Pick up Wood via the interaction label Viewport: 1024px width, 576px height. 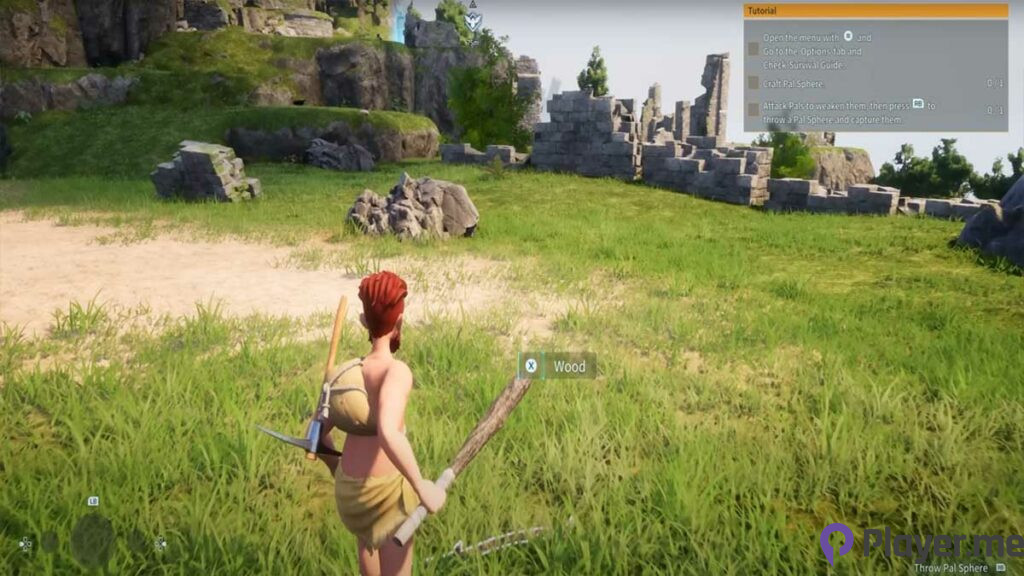pos(557,366)
